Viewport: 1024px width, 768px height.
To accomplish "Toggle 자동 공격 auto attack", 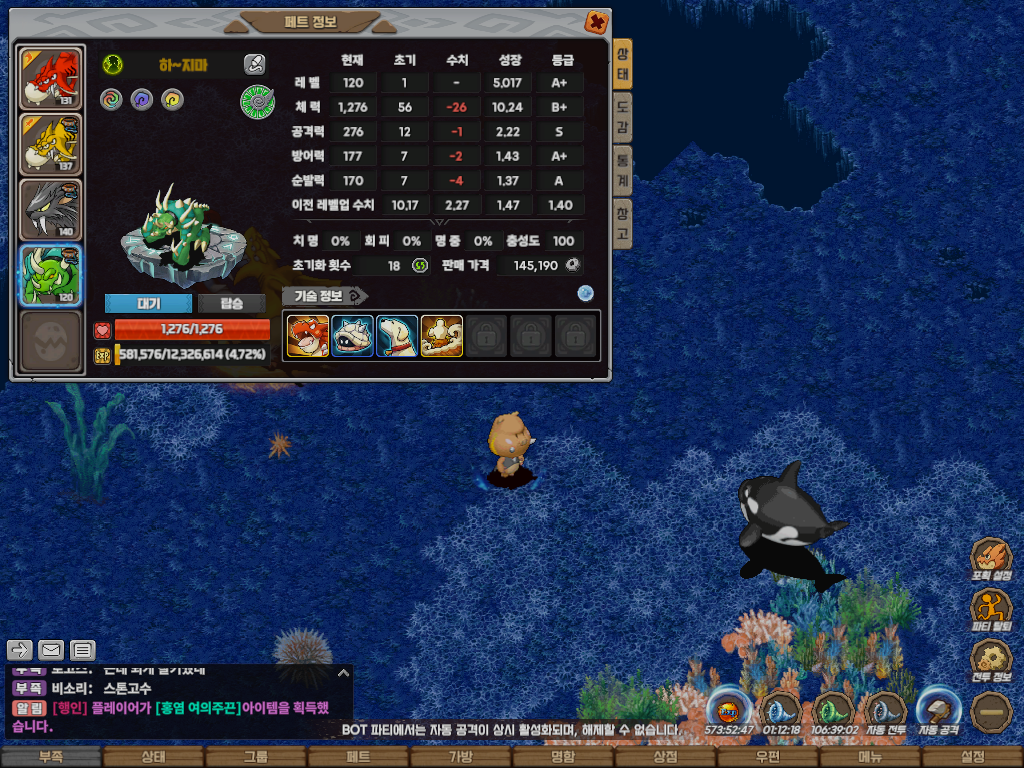I will pos(940,710).
